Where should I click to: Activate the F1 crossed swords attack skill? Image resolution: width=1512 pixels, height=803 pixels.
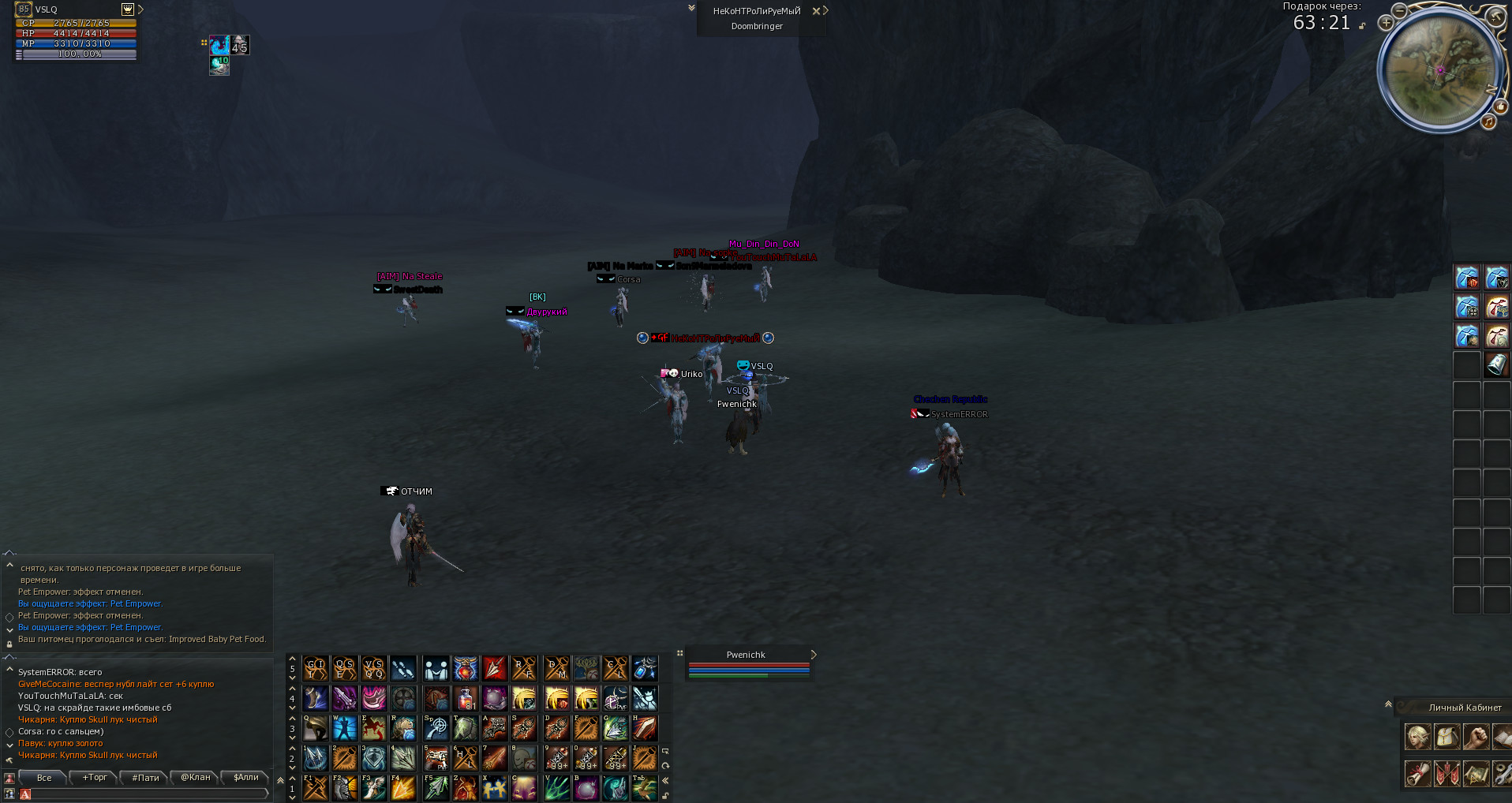[316, 787]
